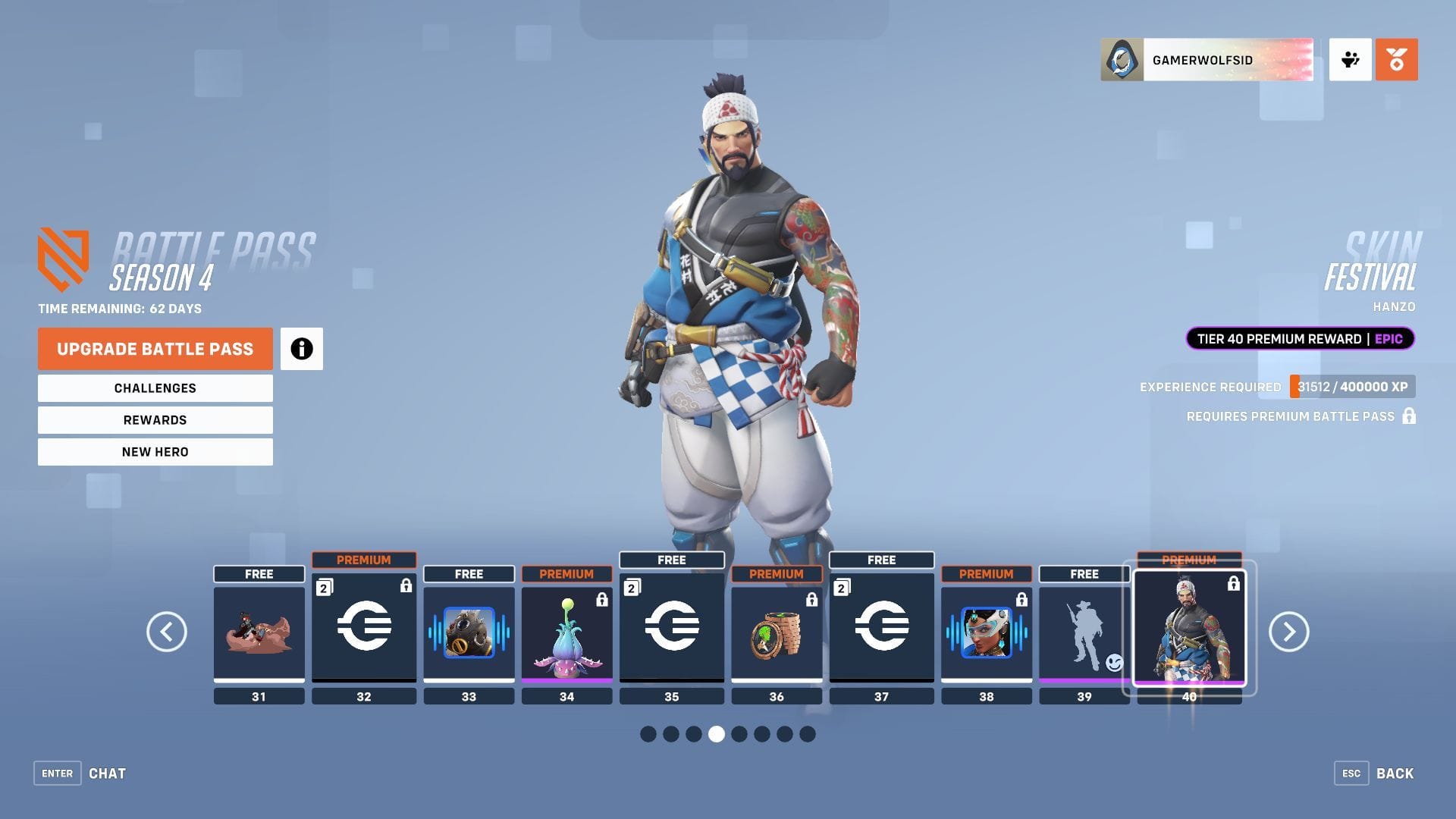Select the Premium reward label above tier 34
Image resolution: width=1456 pixels, height=819 pixels.
tap(566, 574)
